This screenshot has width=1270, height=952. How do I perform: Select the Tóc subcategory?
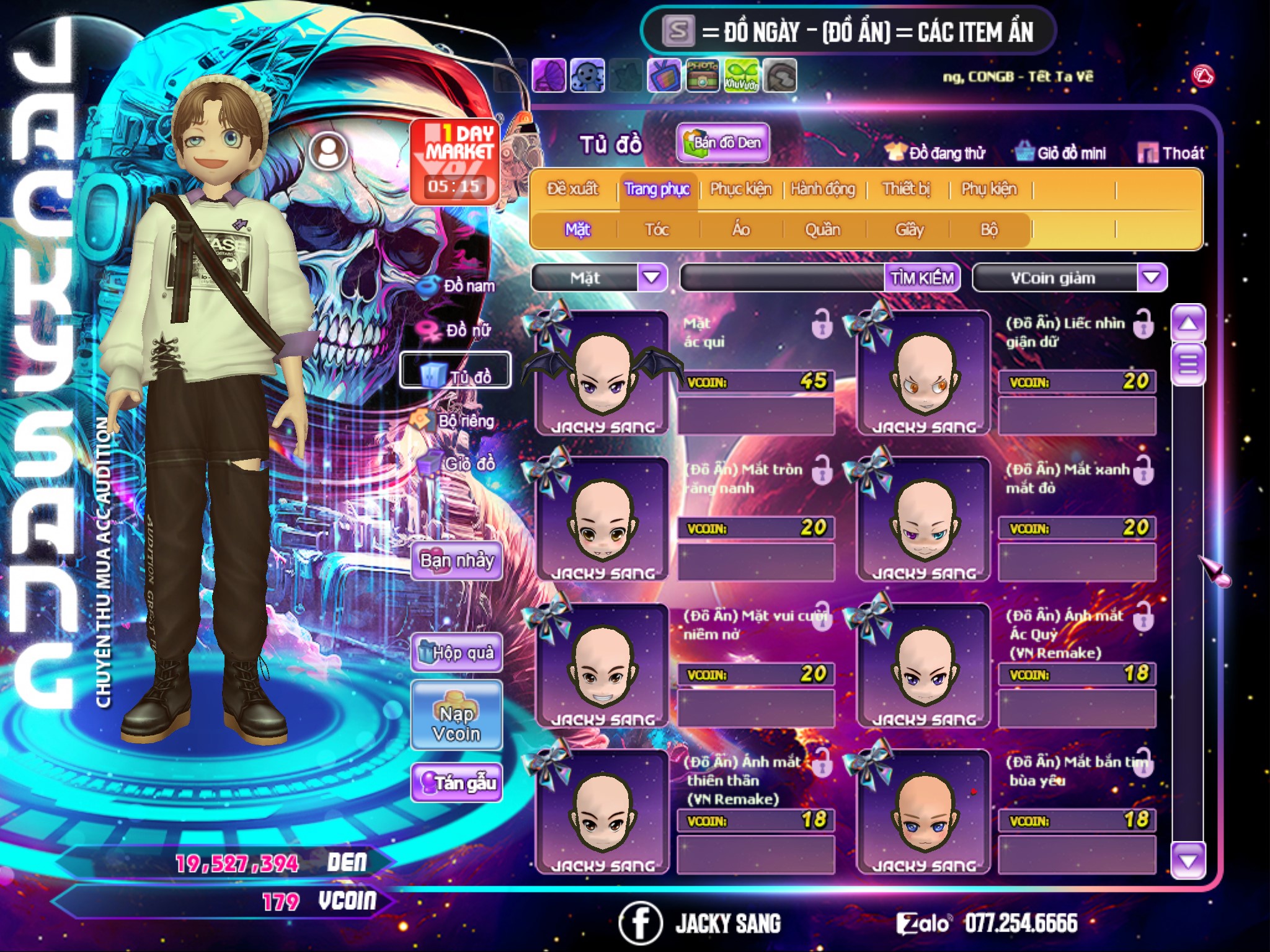pos(657,230)
